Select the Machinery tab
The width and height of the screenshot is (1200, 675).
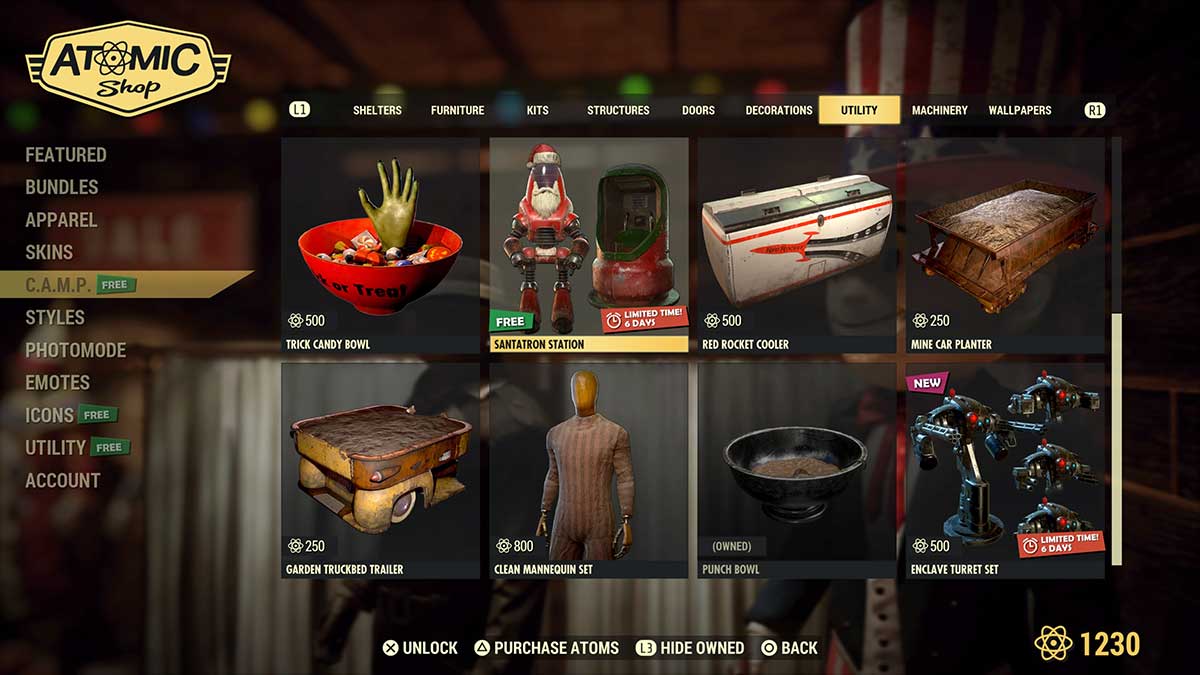tap(939, 110)
